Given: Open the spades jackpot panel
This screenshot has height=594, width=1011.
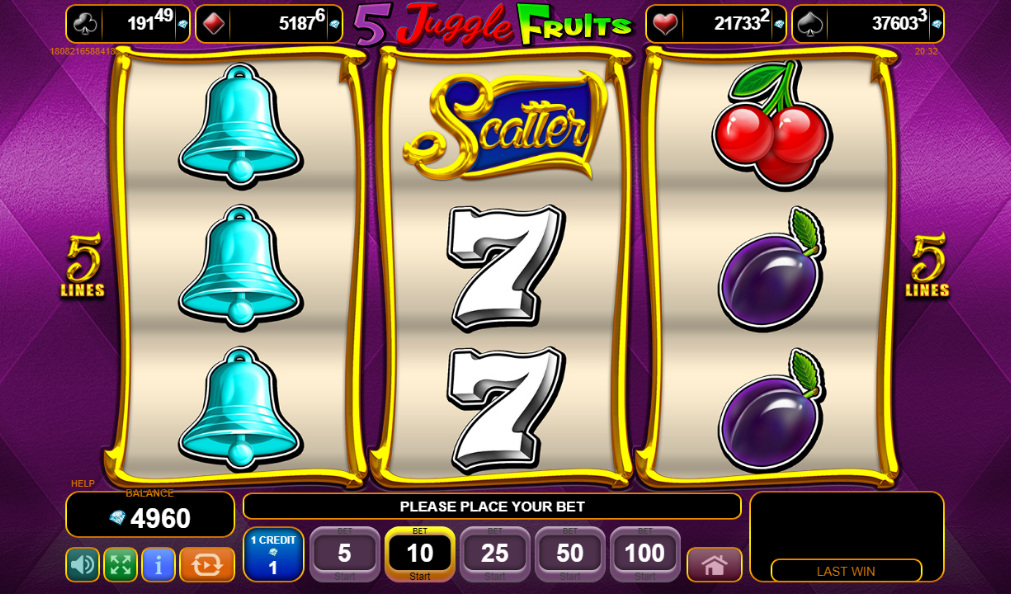Looking at the screenshot, I should click(x=867, y=24).
